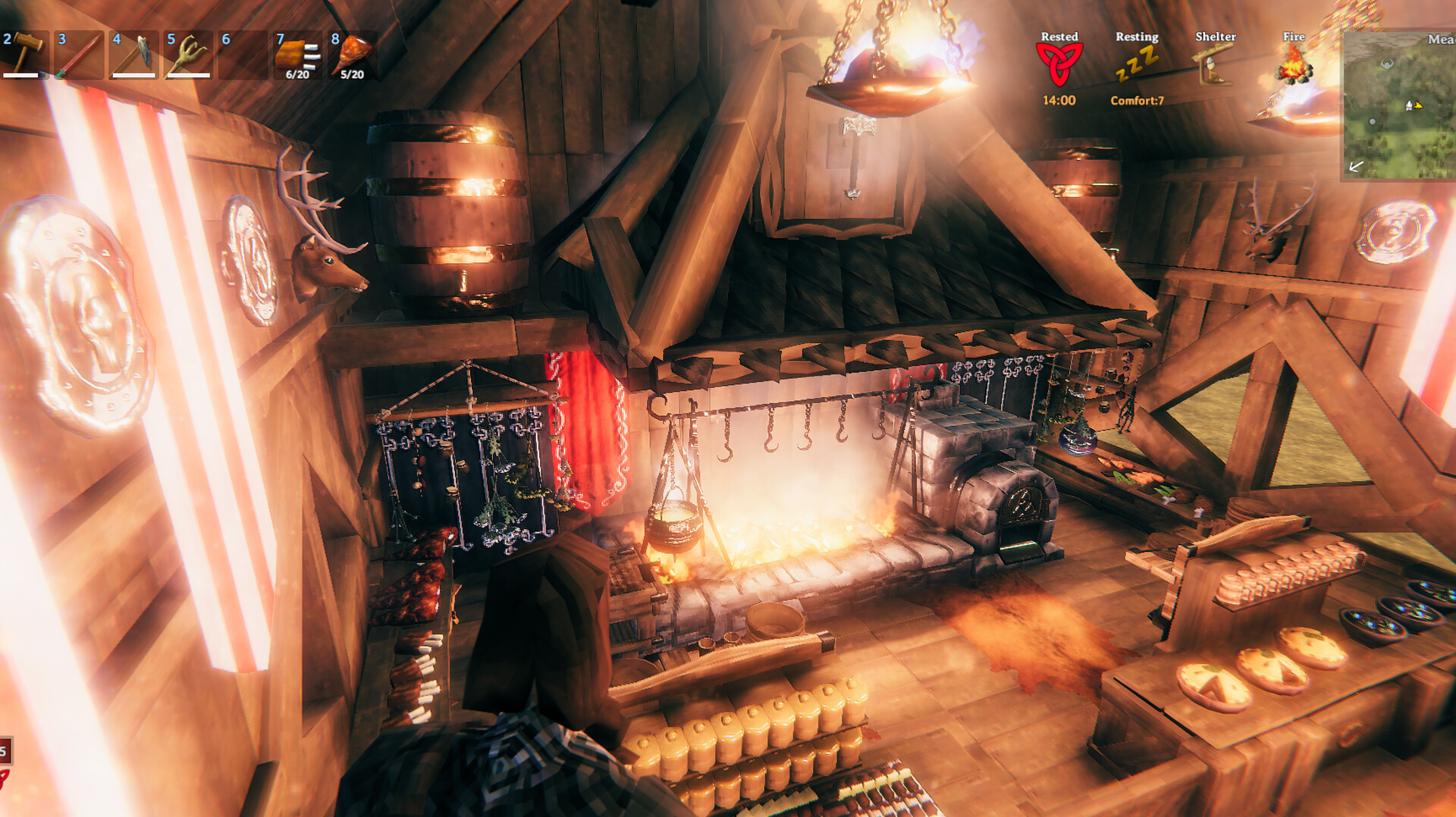Screen dimensions: 1456x817
Task: Select the hammer in hotbar slot 2
Action: (24, 53)
